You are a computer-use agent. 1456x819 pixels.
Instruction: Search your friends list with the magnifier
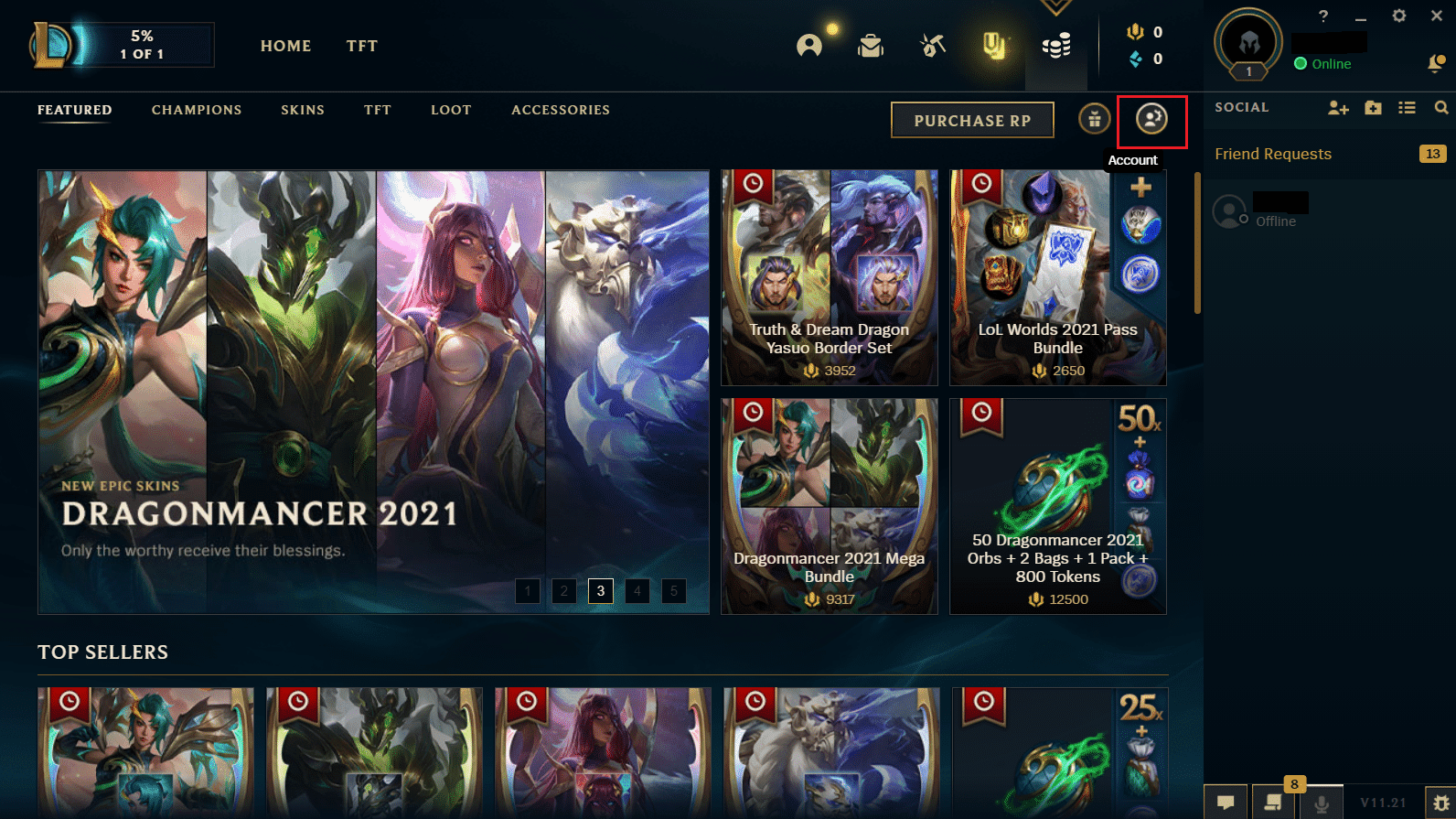coord(1442,107)
